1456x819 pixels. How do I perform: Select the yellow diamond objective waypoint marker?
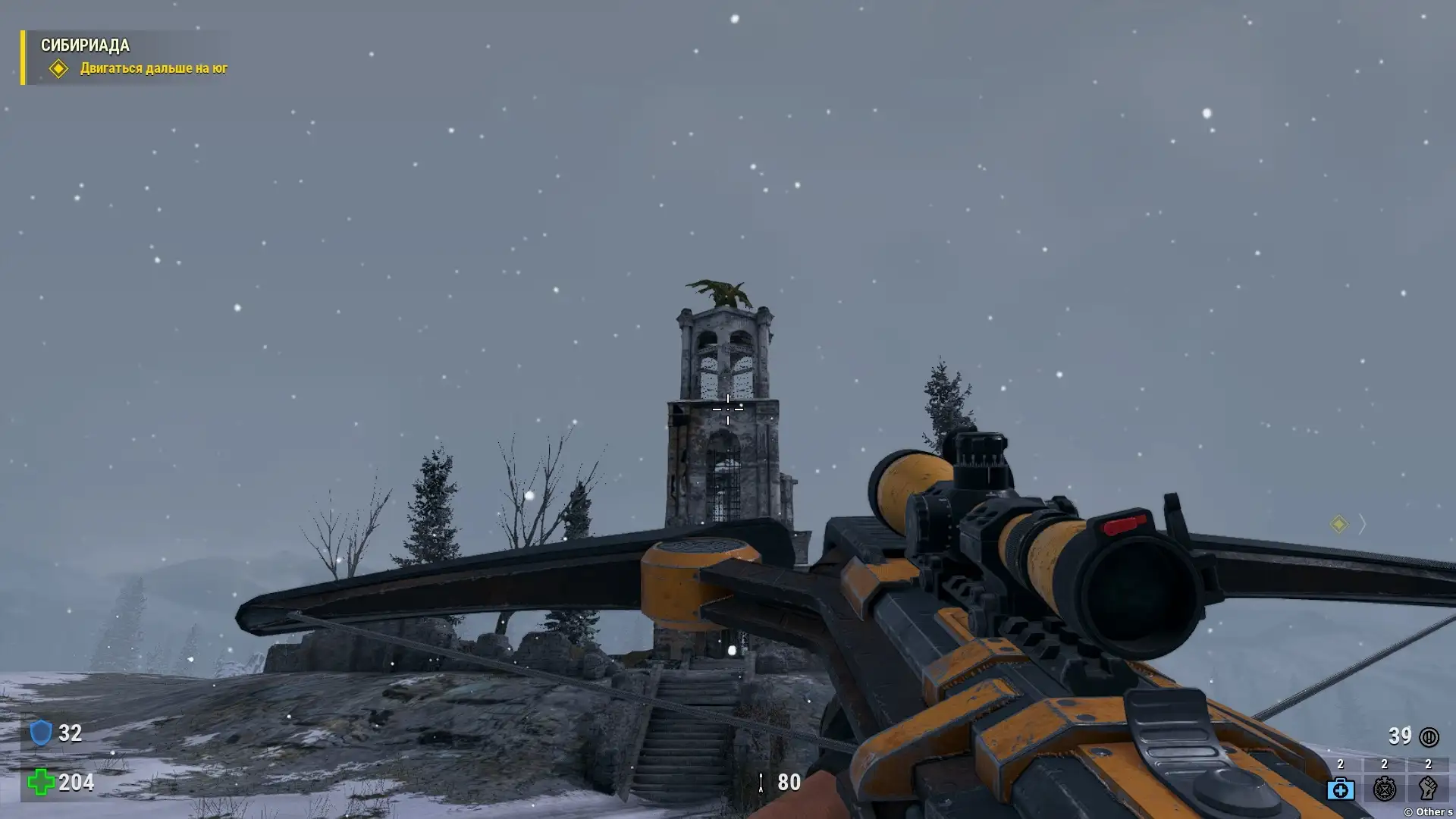pos(1338,524)
